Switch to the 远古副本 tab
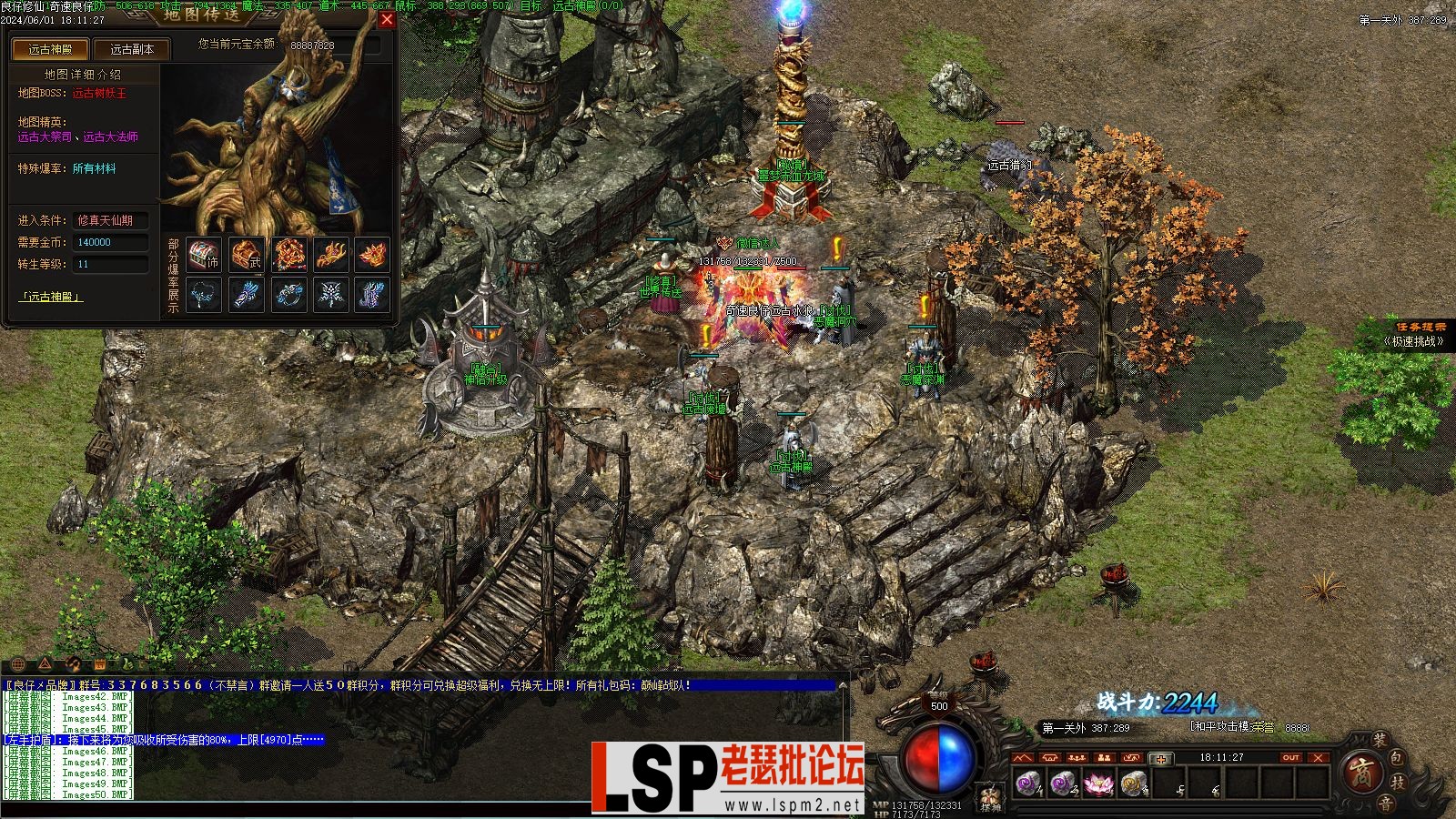 tap(132, 50)
